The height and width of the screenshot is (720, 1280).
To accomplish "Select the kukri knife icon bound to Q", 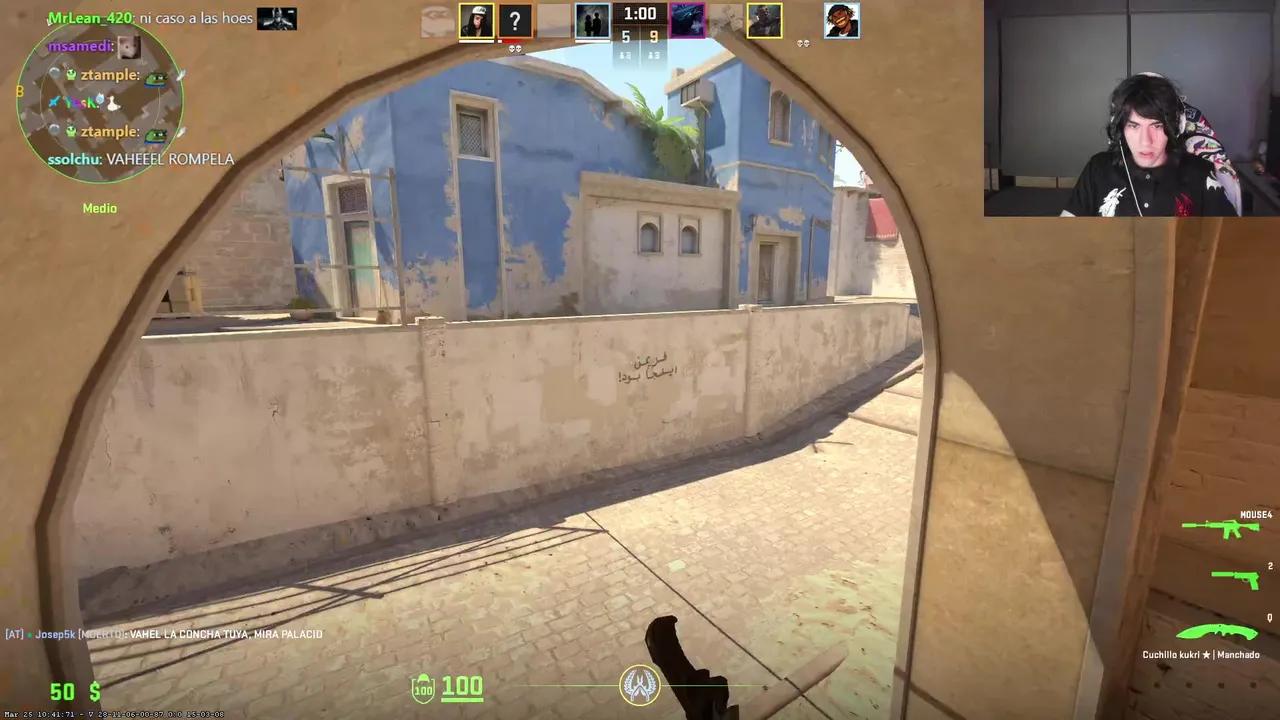I will [x=1215, y=632].
